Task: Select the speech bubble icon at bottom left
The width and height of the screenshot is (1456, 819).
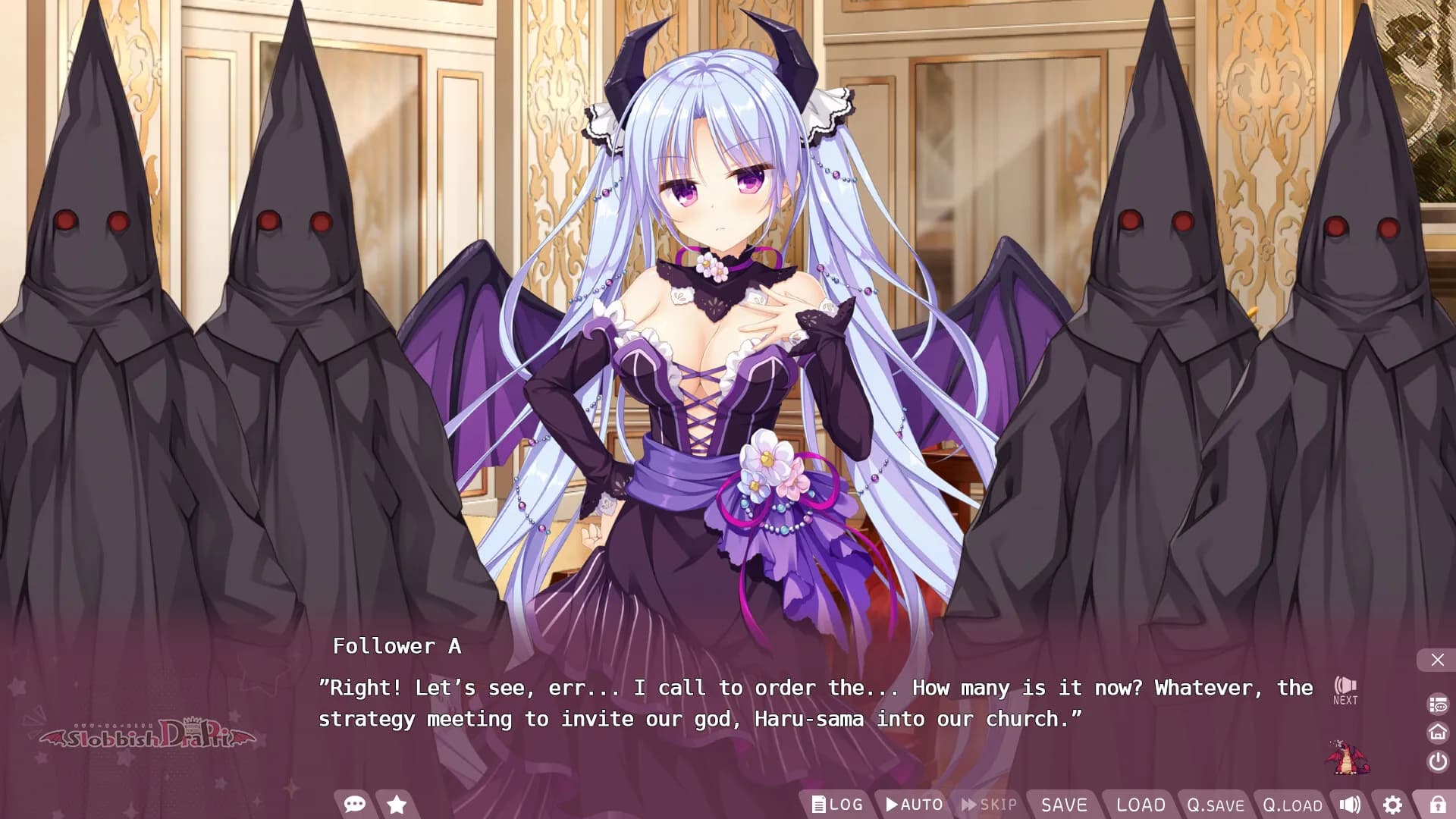Action: coord(355,805)
